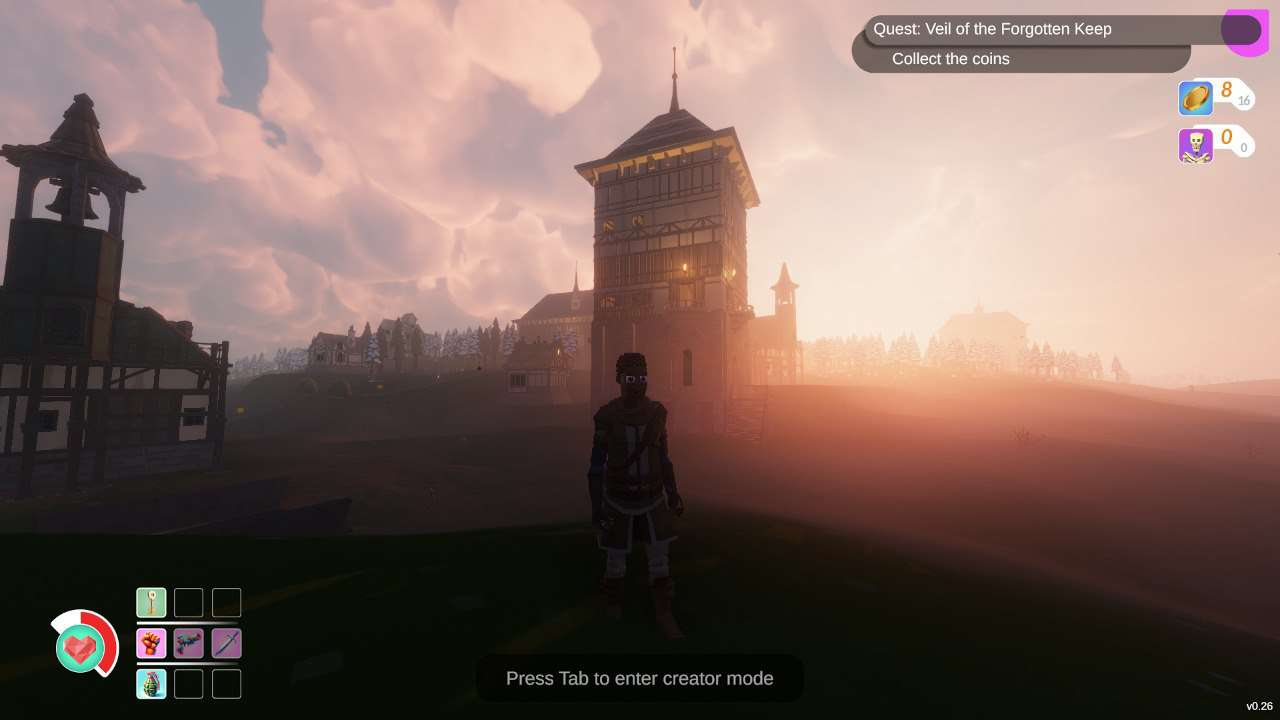Screen dimensions: 1280x720
Task: Select the key item slot
Action: pyautogui.click(x=151, y=603)
